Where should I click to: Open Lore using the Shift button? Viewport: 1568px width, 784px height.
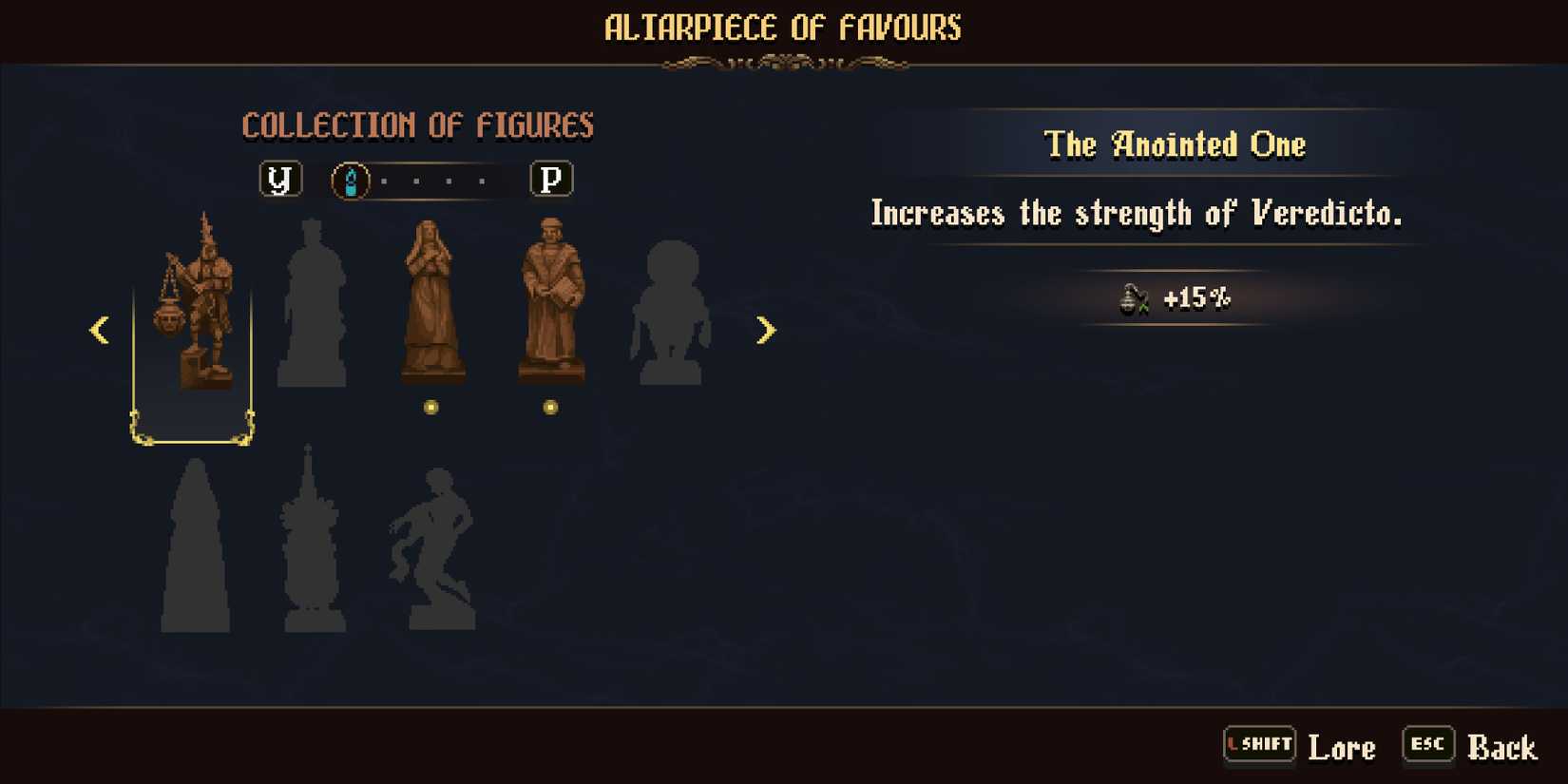[x=1259, y=745]
